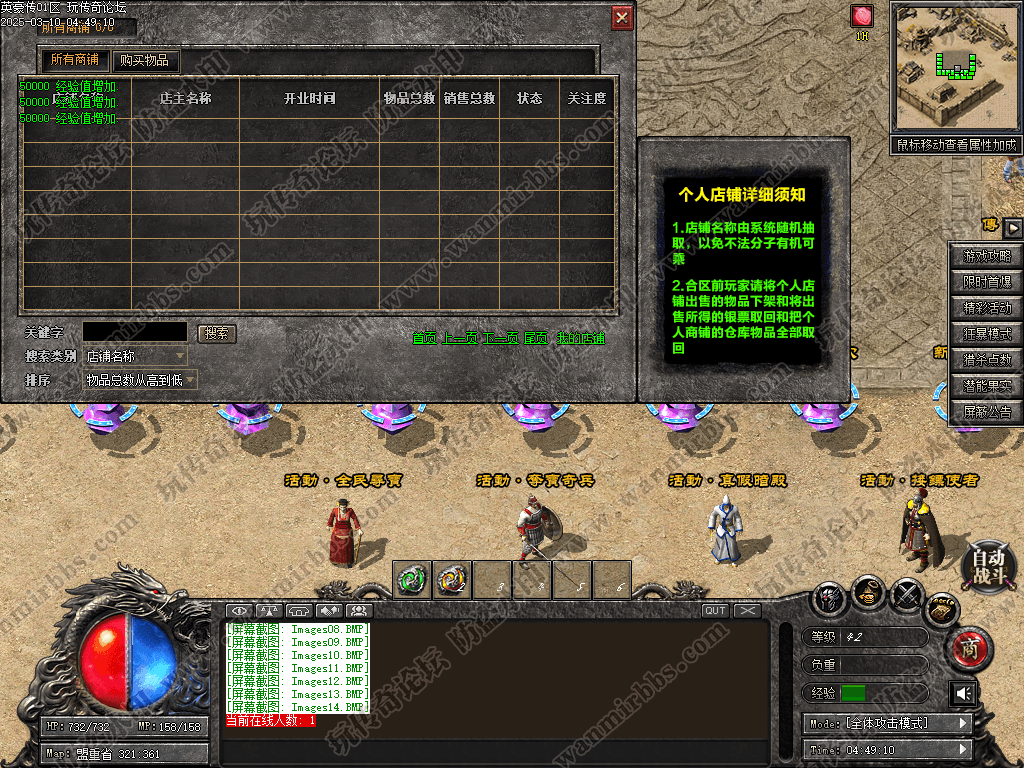
Task: Click the 搜索 search button
Action: tap(217, 333)
